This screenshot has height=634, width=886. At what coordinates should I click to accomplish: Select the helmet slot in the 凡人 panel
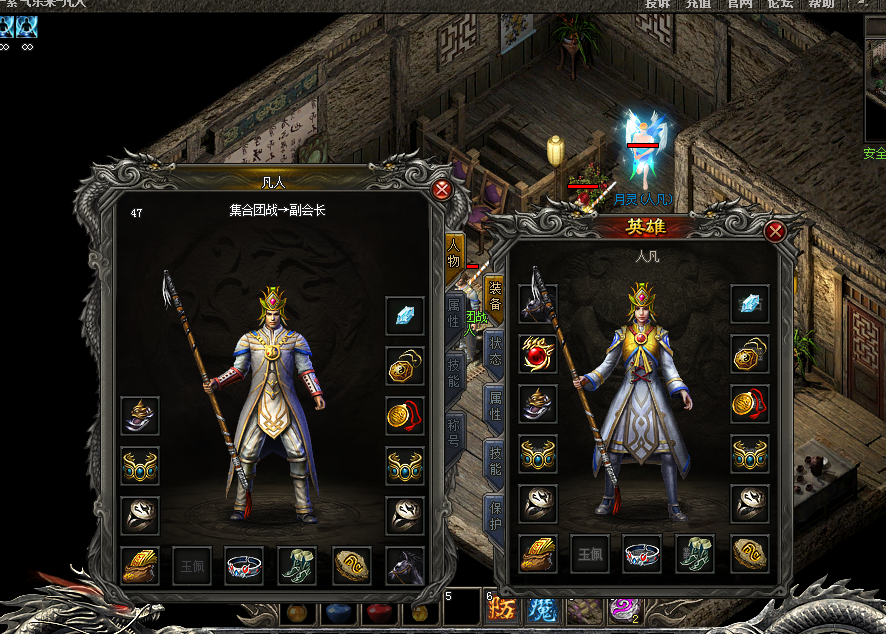point(140,415)
